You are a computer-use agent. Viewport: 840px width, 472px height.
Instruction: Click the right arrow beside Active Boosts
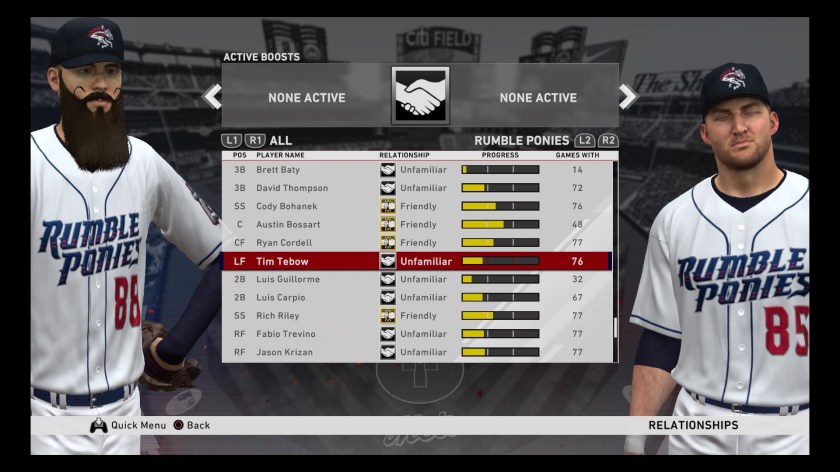(x=628, y=97)
